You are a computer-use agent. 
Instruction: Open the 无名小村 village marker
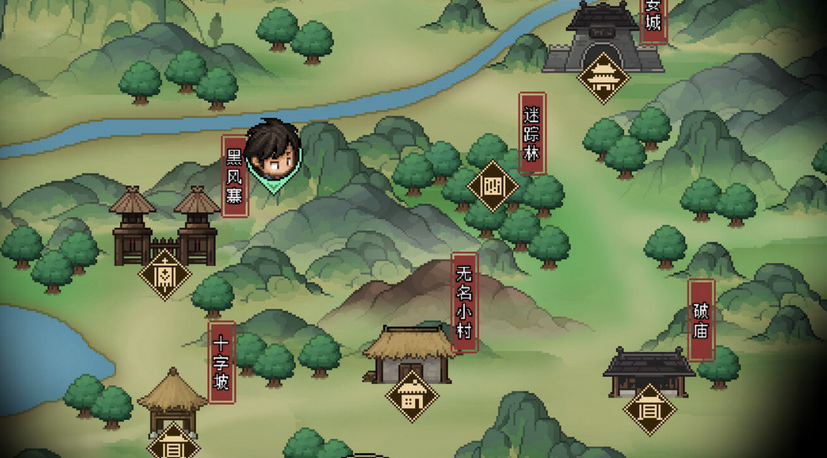click(412, 395)
